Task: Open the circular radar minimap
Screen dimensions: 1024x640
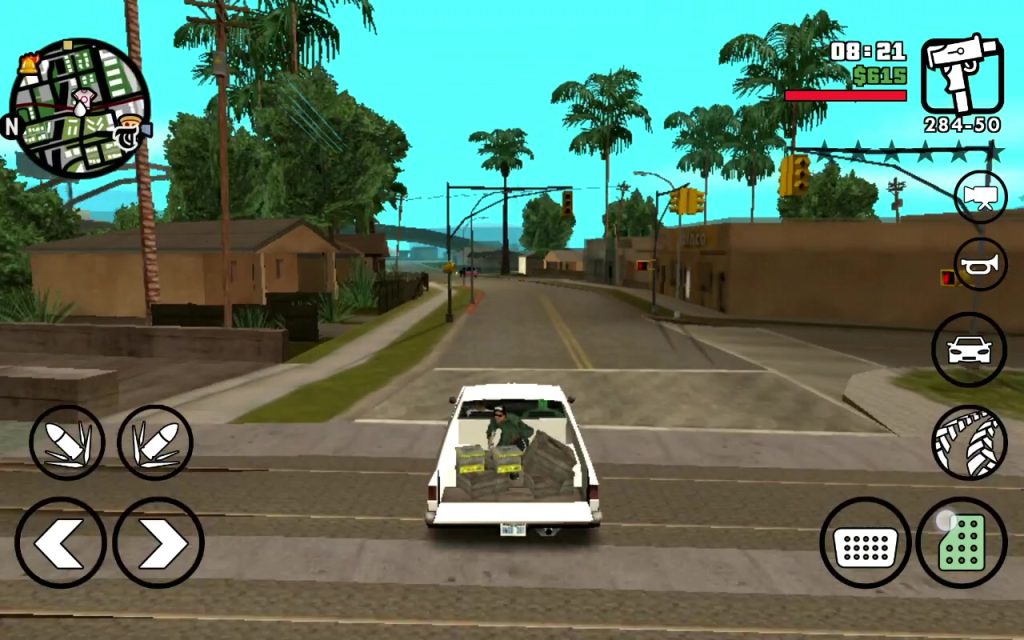Action: tap(79, 108)
